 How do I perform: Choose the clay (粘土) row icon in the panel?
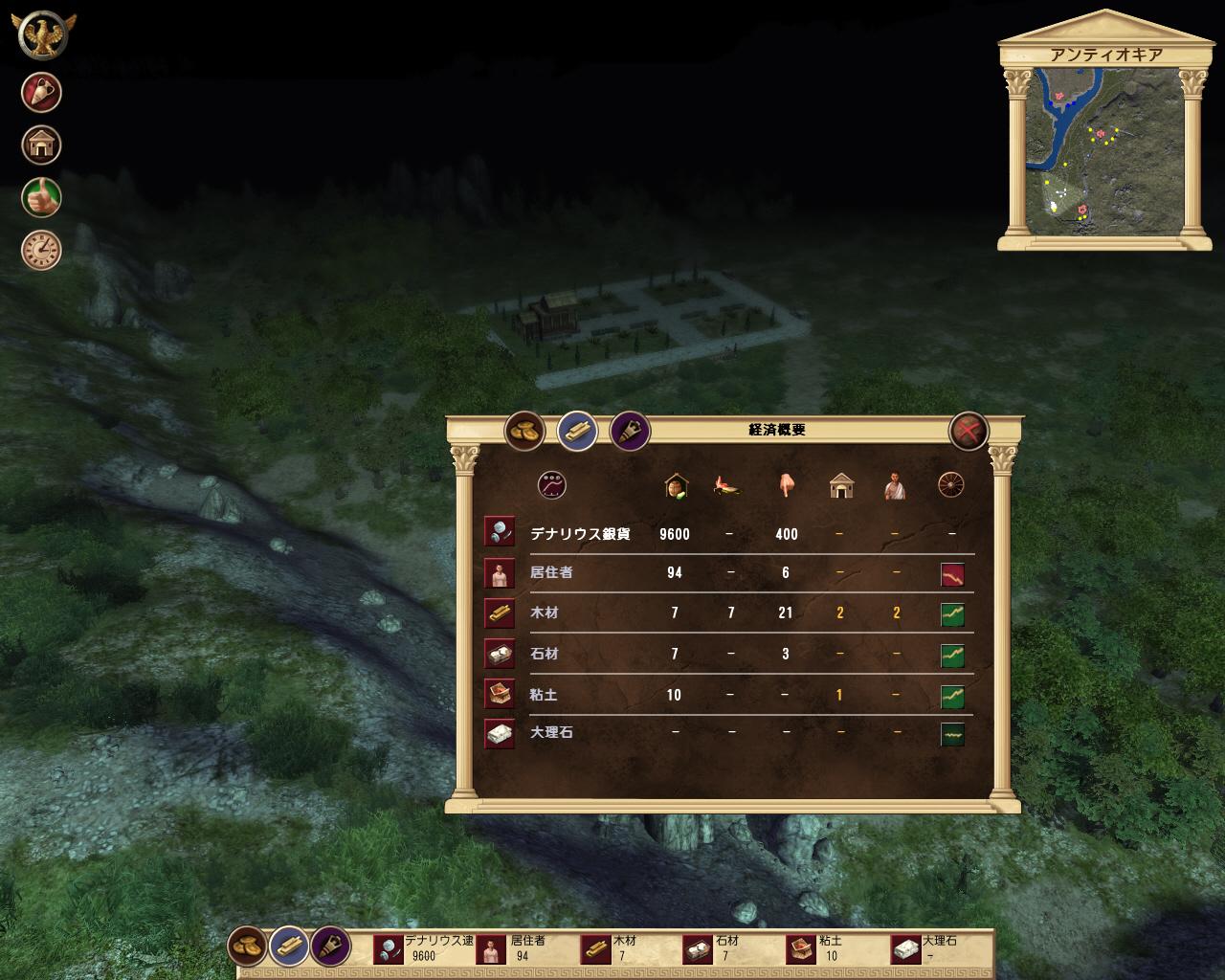click(500, 694)
